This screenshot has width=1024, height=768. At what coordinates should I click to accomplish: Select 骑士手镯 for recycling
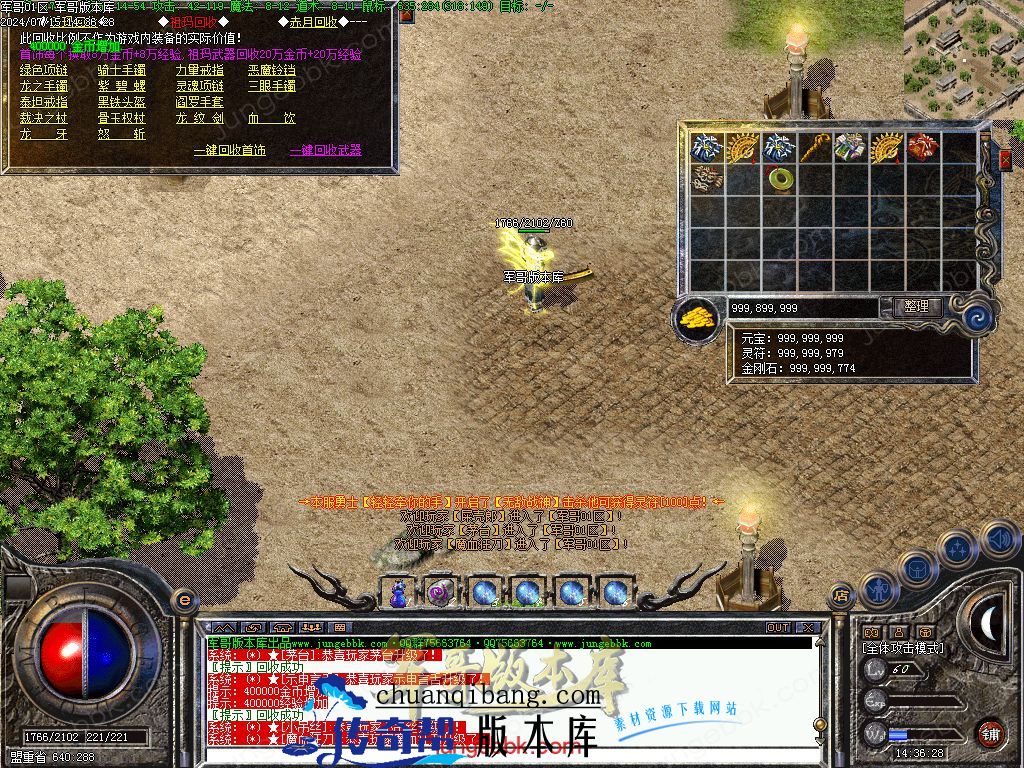121,70
